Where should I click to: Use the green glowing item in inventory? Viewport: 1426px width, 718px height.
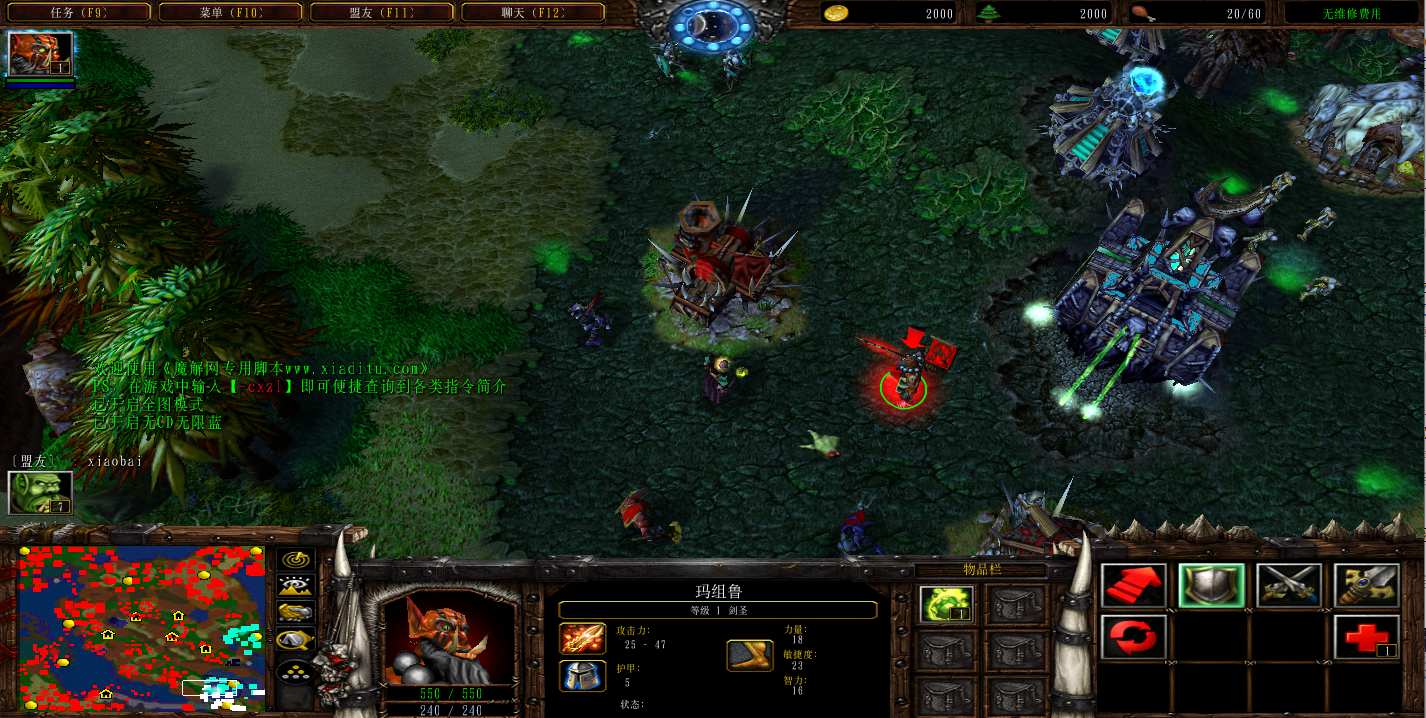coord(945,605)
